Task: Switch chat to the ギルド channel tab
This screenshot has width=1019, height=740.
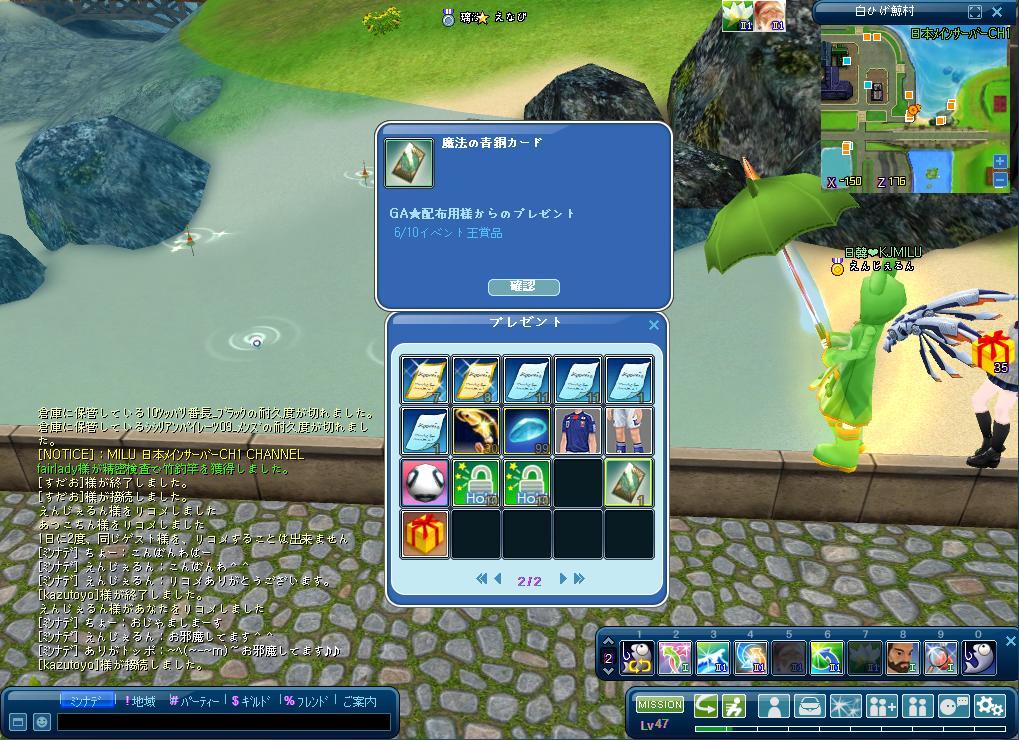Action: point(251,702)
